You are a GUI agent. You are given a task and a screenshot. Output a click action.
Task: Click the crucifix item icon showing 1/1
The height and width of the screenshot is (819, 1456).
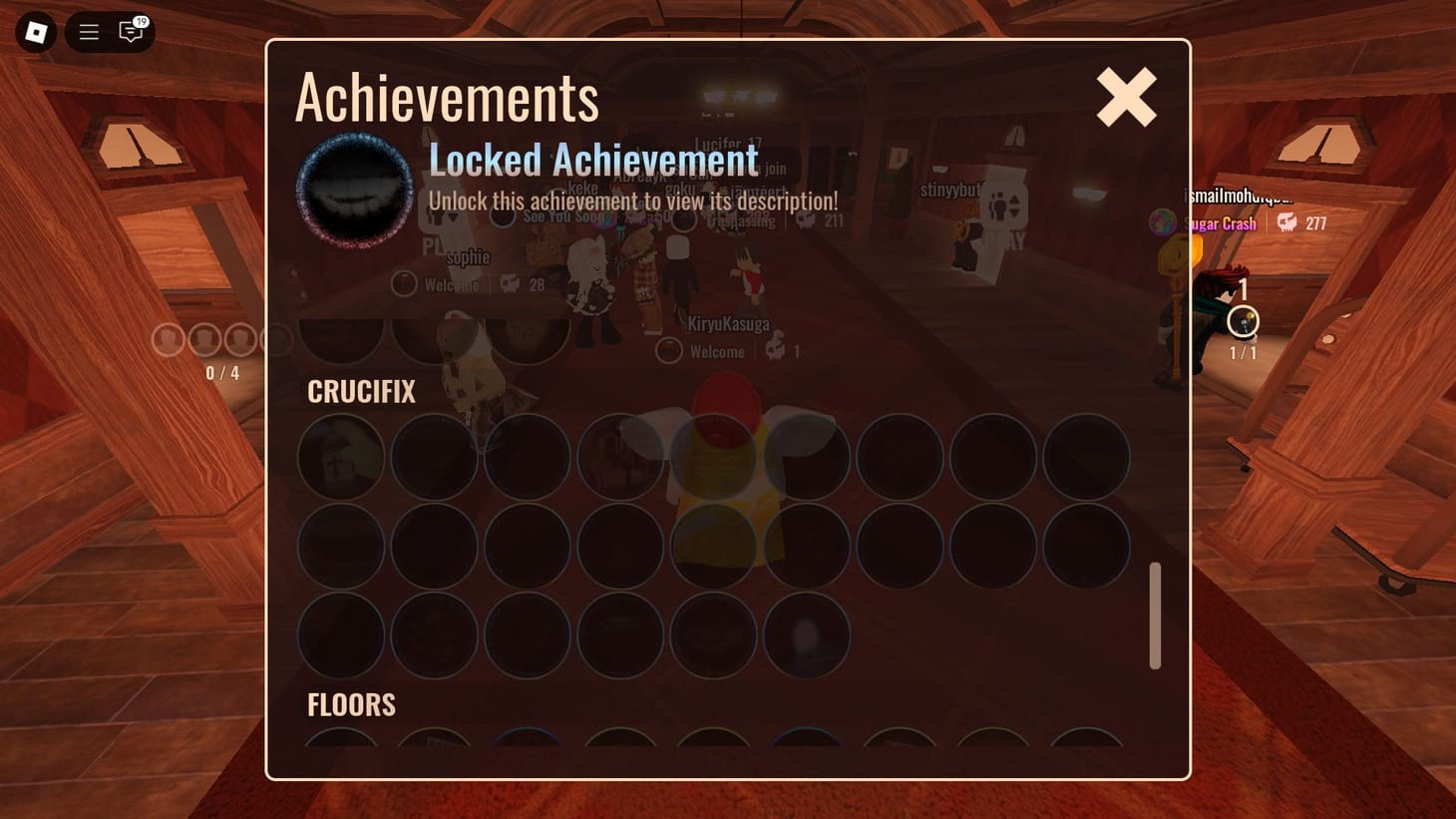tap(1243, 321)
